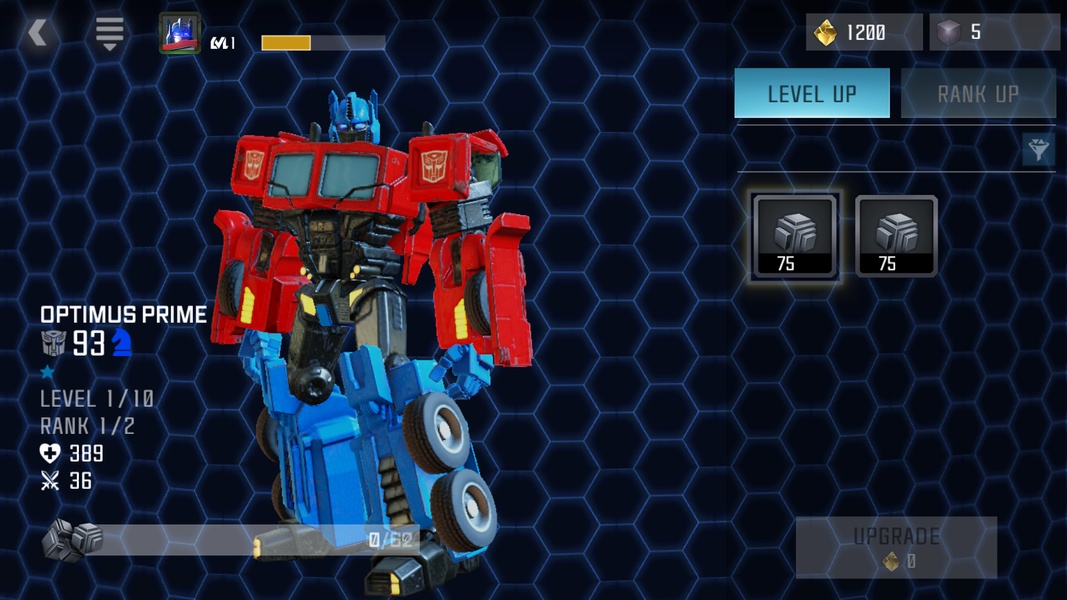Tap the Optimus Prime player avatar
The image size is (1067, 600).
click(x=180, y=34)
